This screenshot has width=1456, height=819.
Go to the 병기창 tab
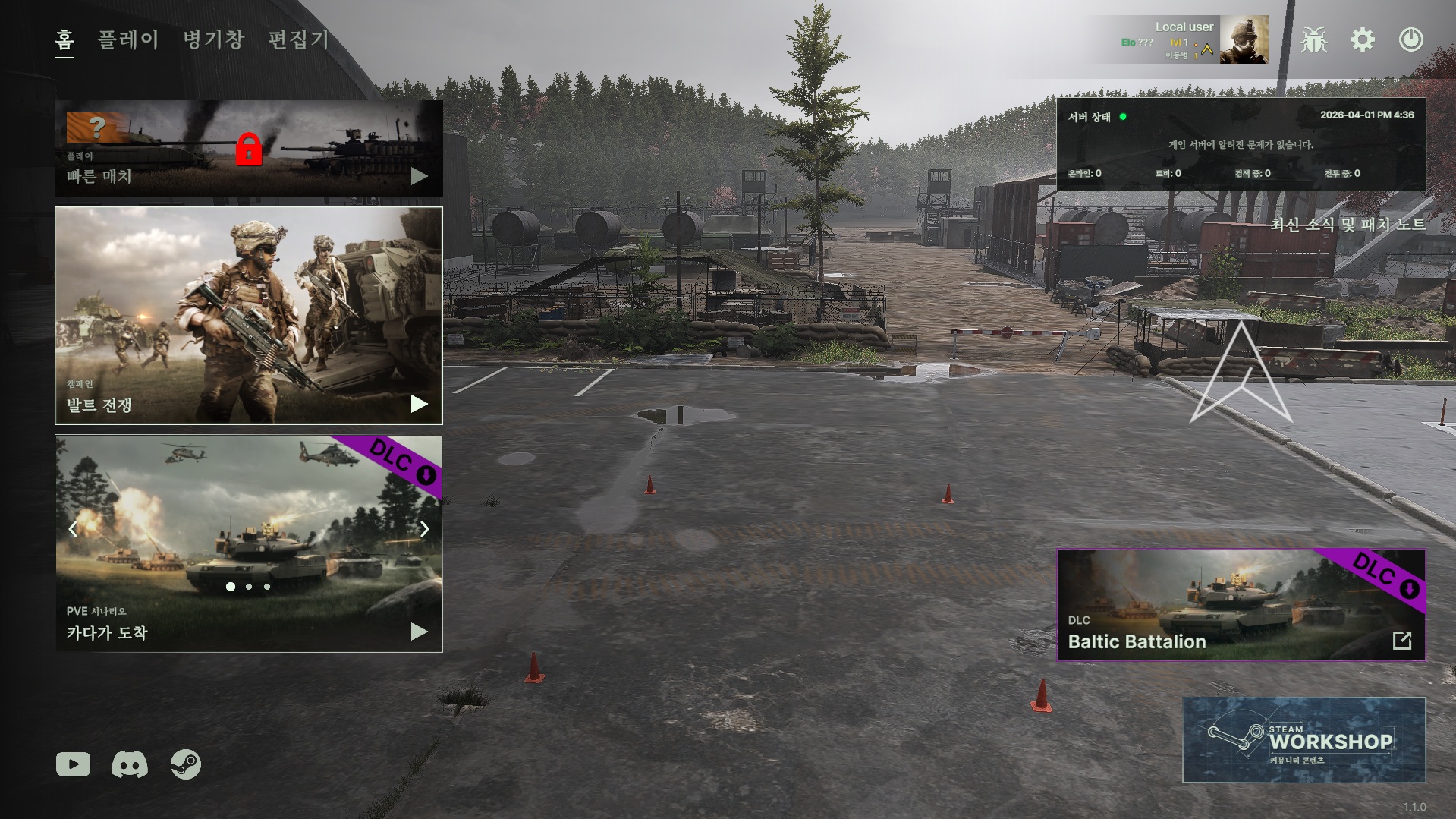point(213,39)
